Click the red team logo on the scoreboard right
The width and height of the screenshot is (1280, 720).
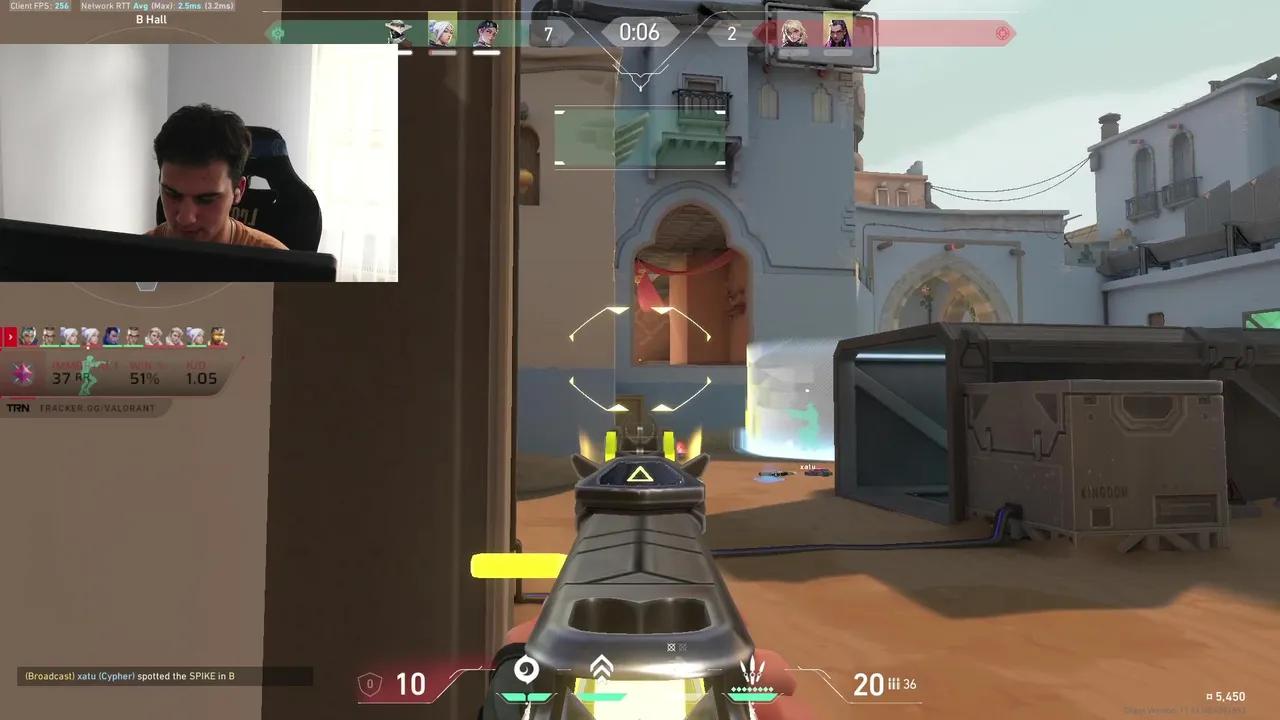[1003, 33]
